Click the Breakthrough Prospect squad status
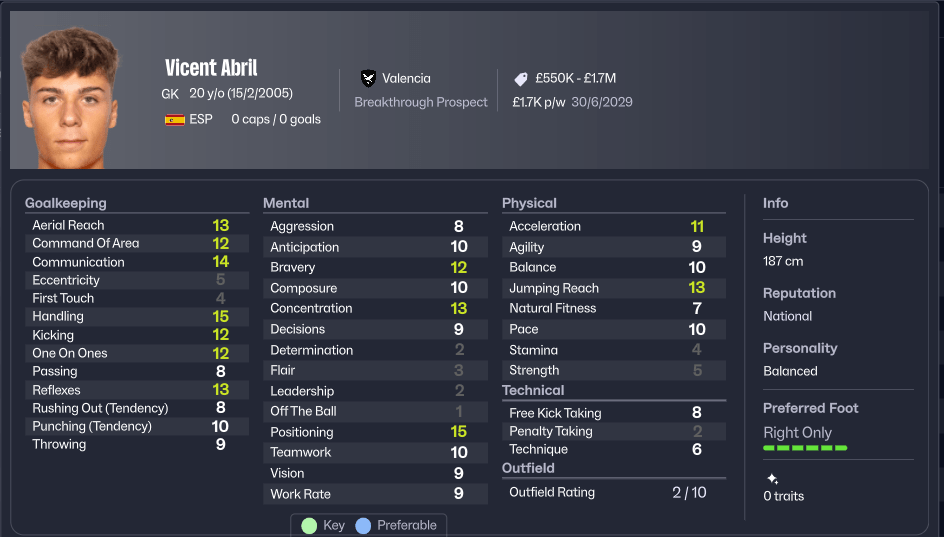The width and height of the screenshot is (944, 537). 421,102
